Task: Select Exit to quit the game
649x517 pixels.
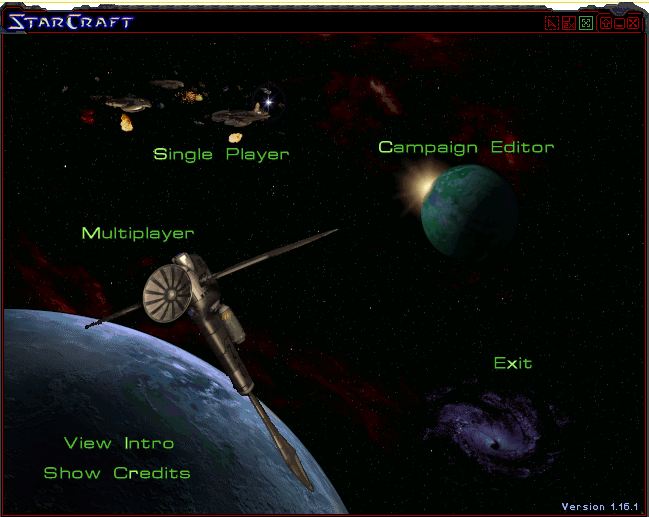Action: pyautogui.click(x=513, y=363)
